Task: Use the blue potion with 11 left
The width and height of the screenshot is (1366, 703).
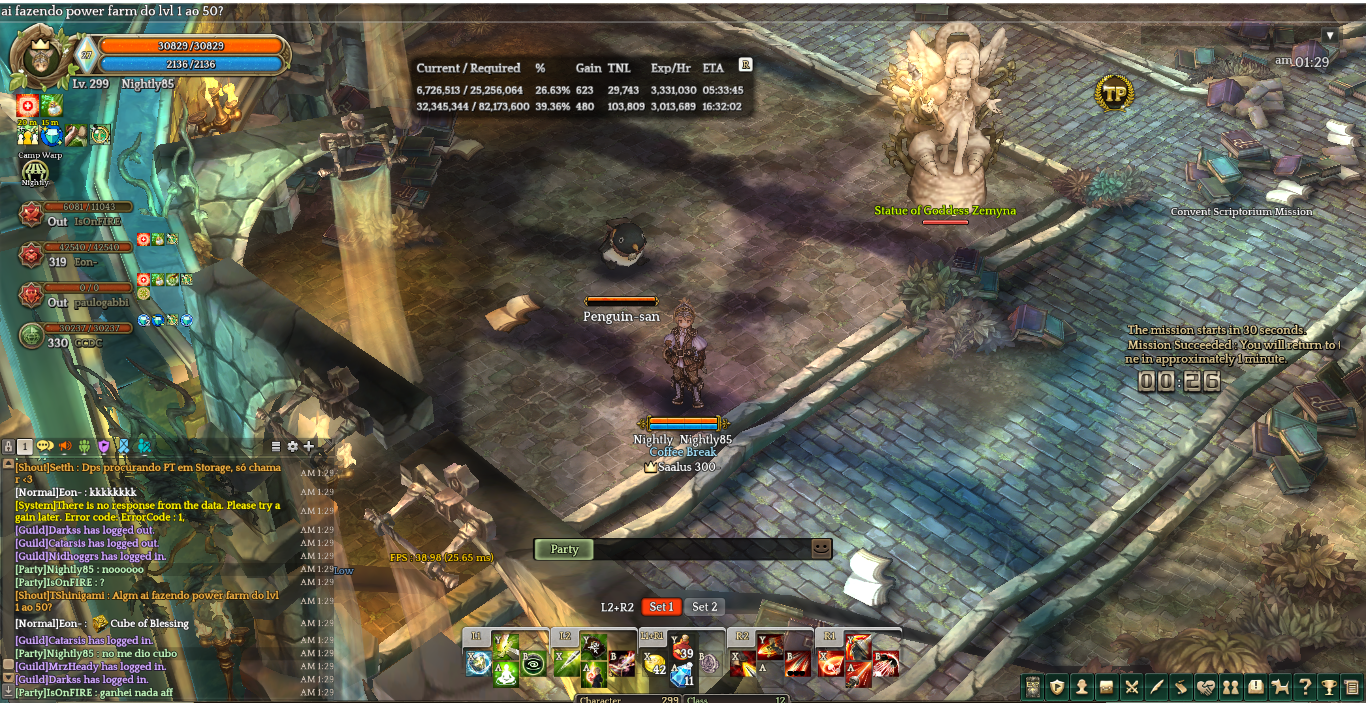Action: pyautogui.click(x=682, y=675)
